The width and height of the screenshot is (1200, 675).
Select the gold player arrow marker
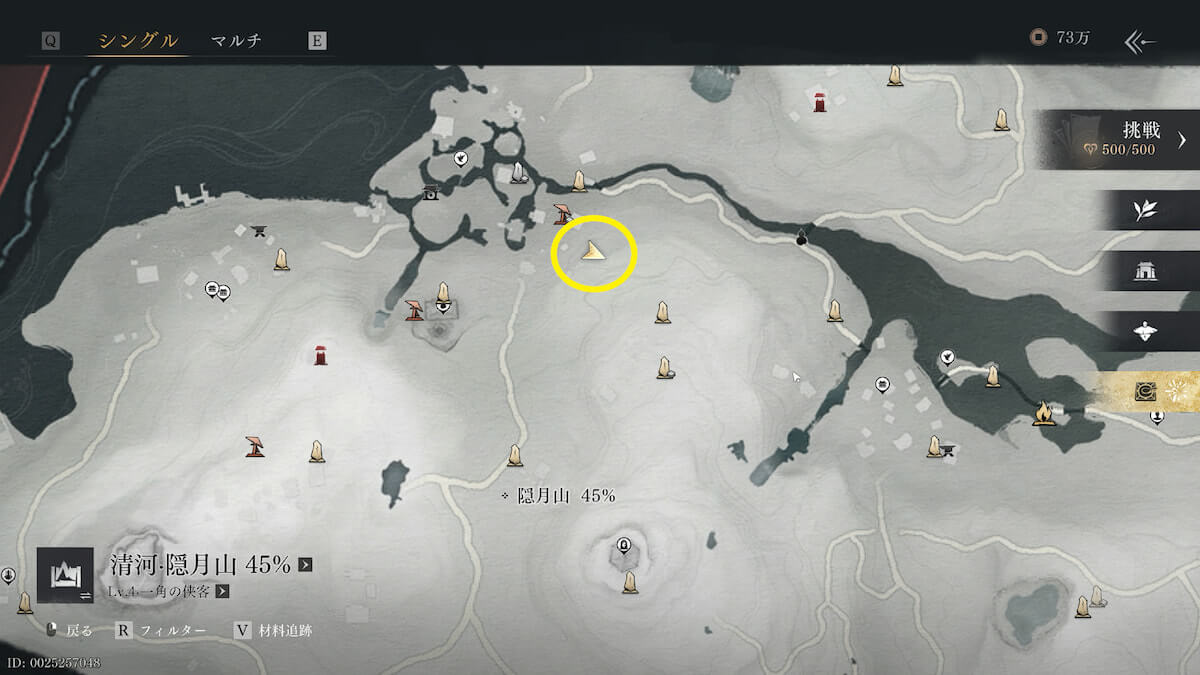[x=594, y=251]
